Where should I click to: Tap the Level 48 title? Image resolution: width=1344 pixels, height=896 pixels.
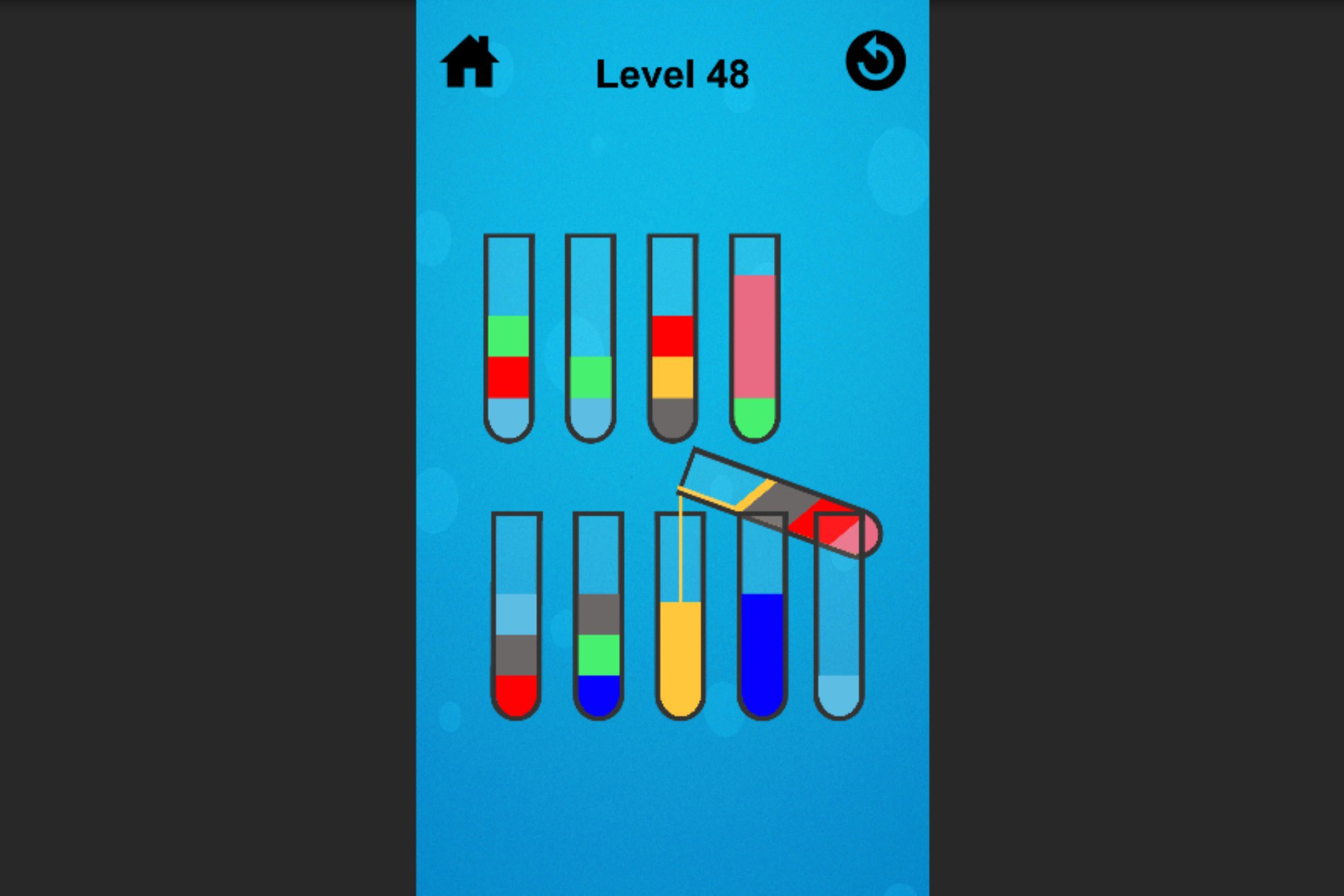(673, 72)
